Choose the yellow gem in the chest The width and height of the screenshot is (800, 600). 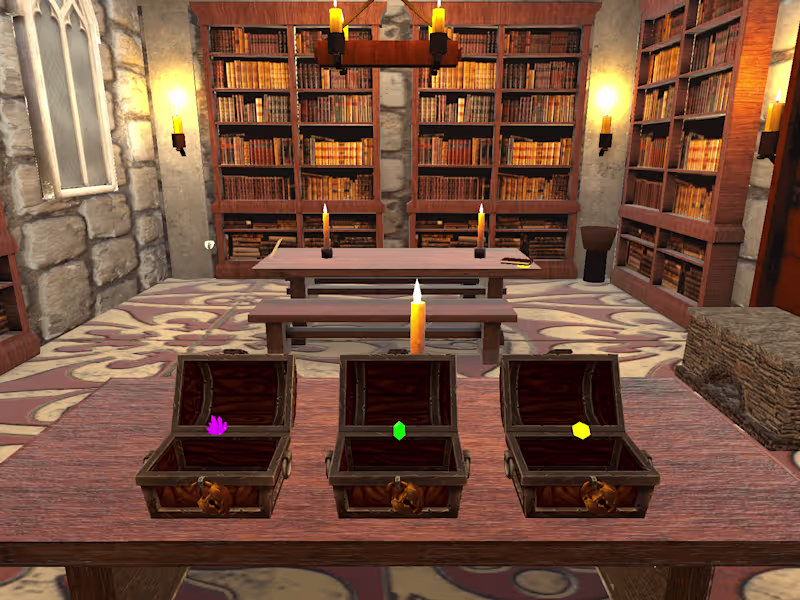tap(580, 430)
